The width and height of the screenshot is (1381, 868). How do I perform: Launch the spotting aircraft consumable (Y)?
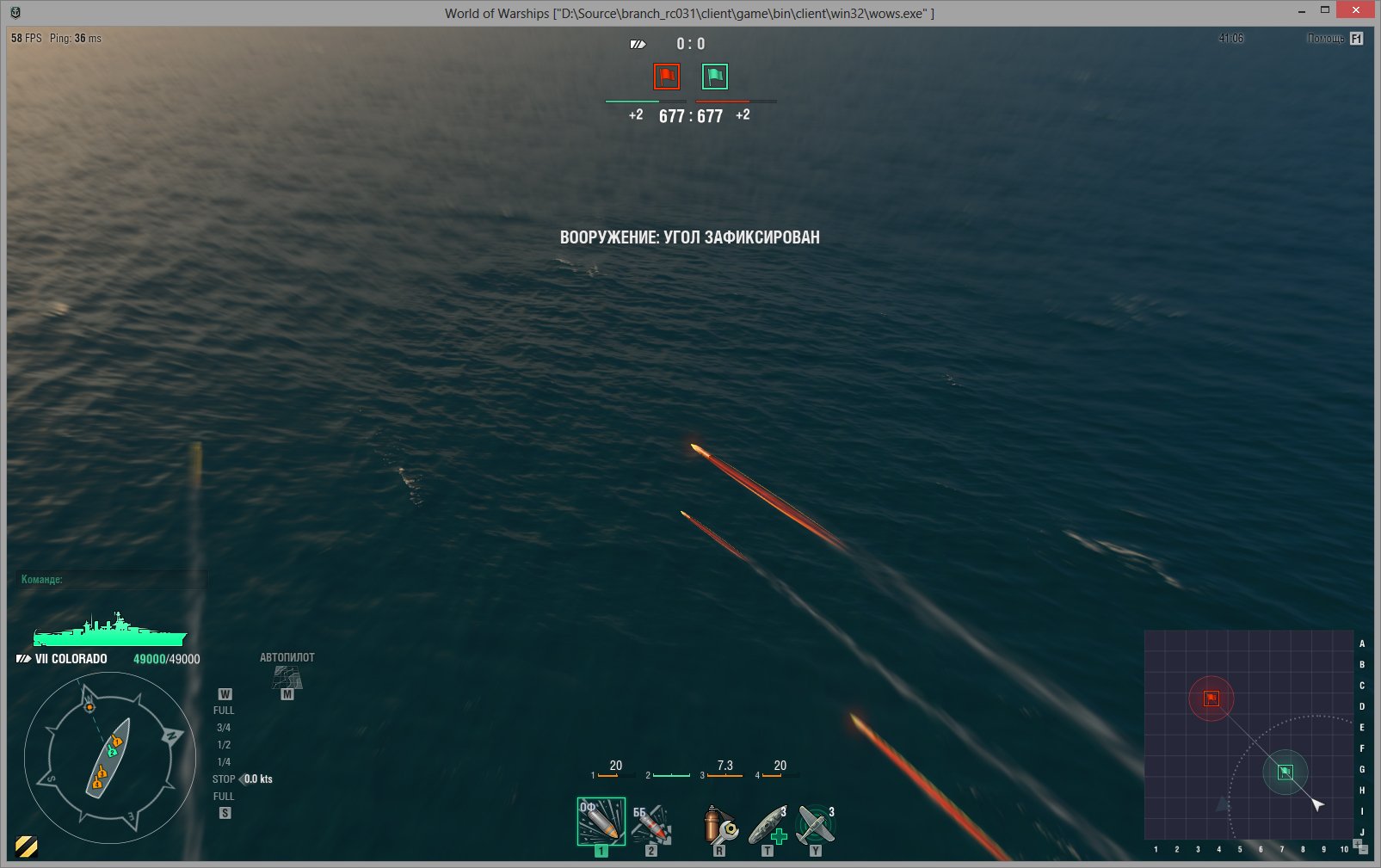point(816,823)
